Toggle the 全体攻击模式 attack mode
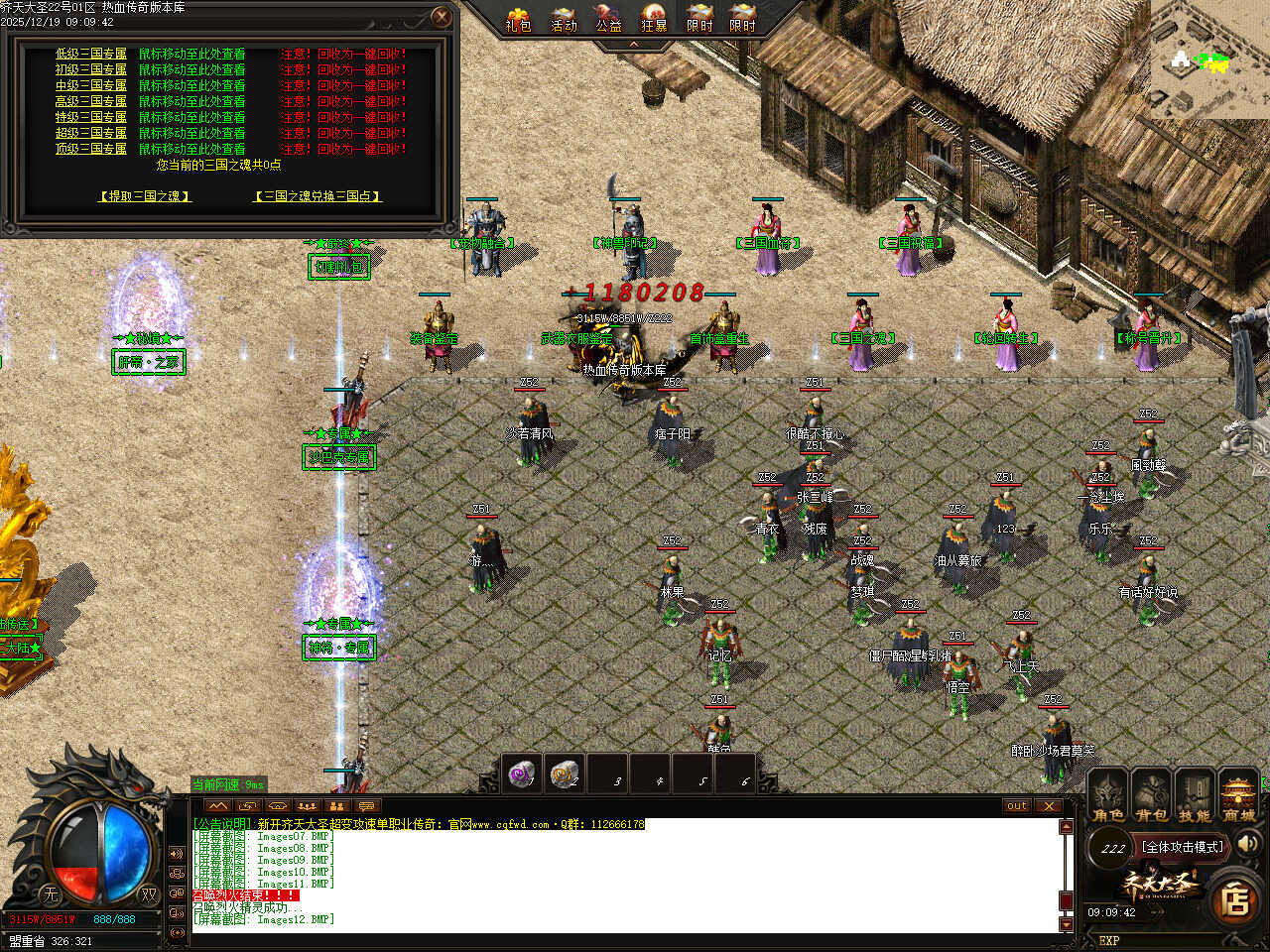The image size is (1270, 952). [1183, 847]
